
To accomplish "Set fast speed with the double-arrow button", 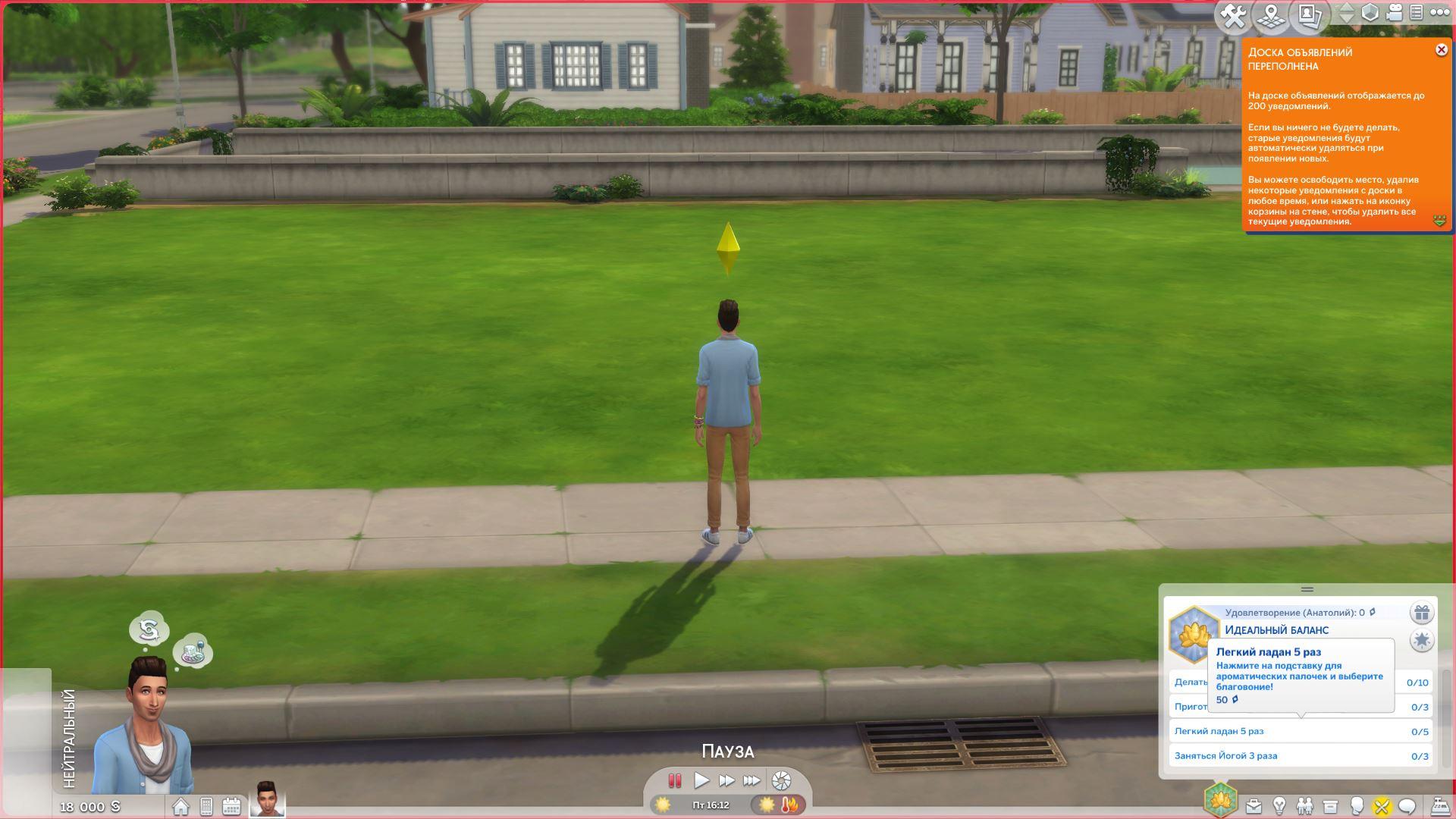I will pyautogui.click(x=726, y=780).
